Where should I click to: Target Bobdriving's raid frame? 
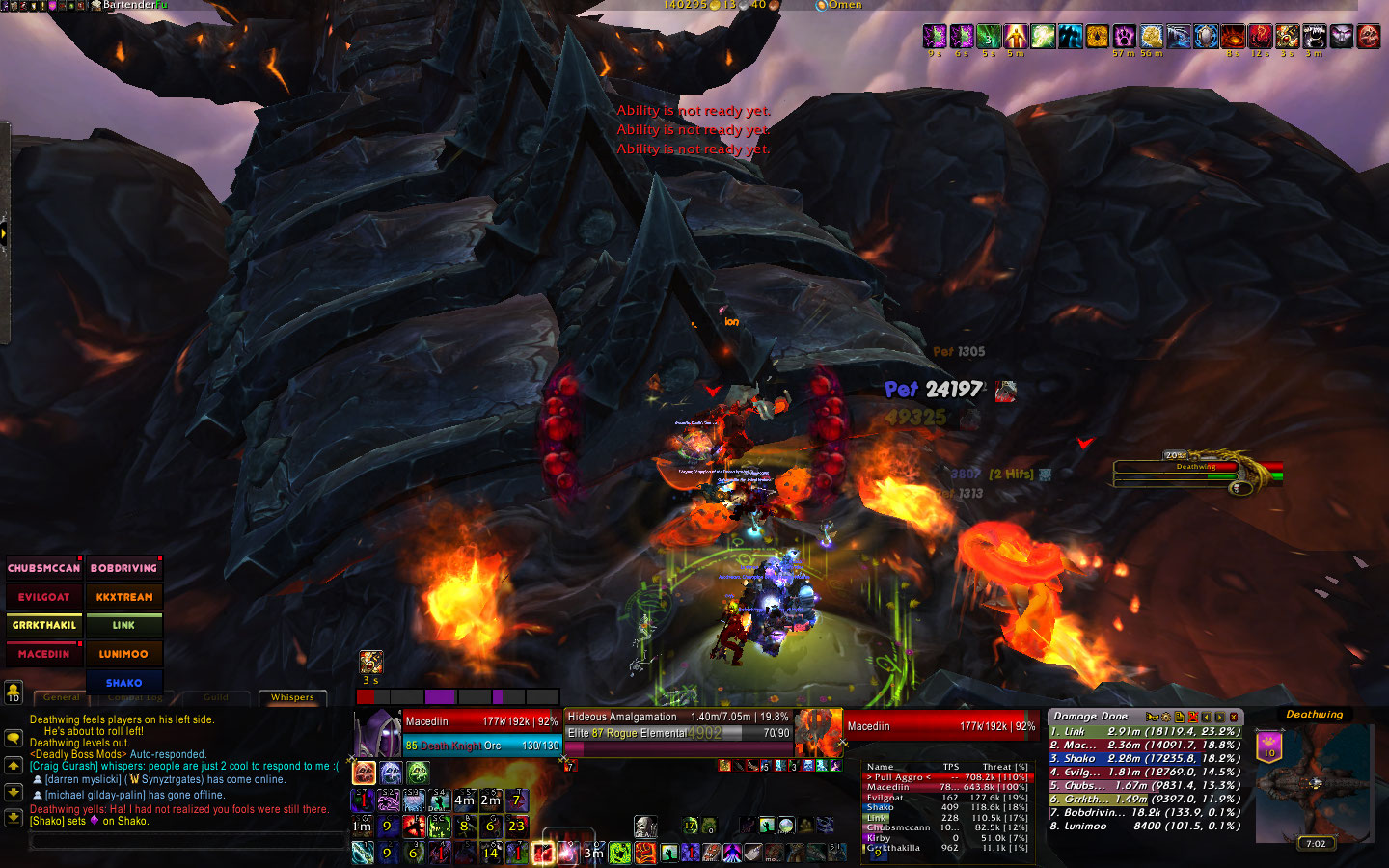[x=123, y=568]
